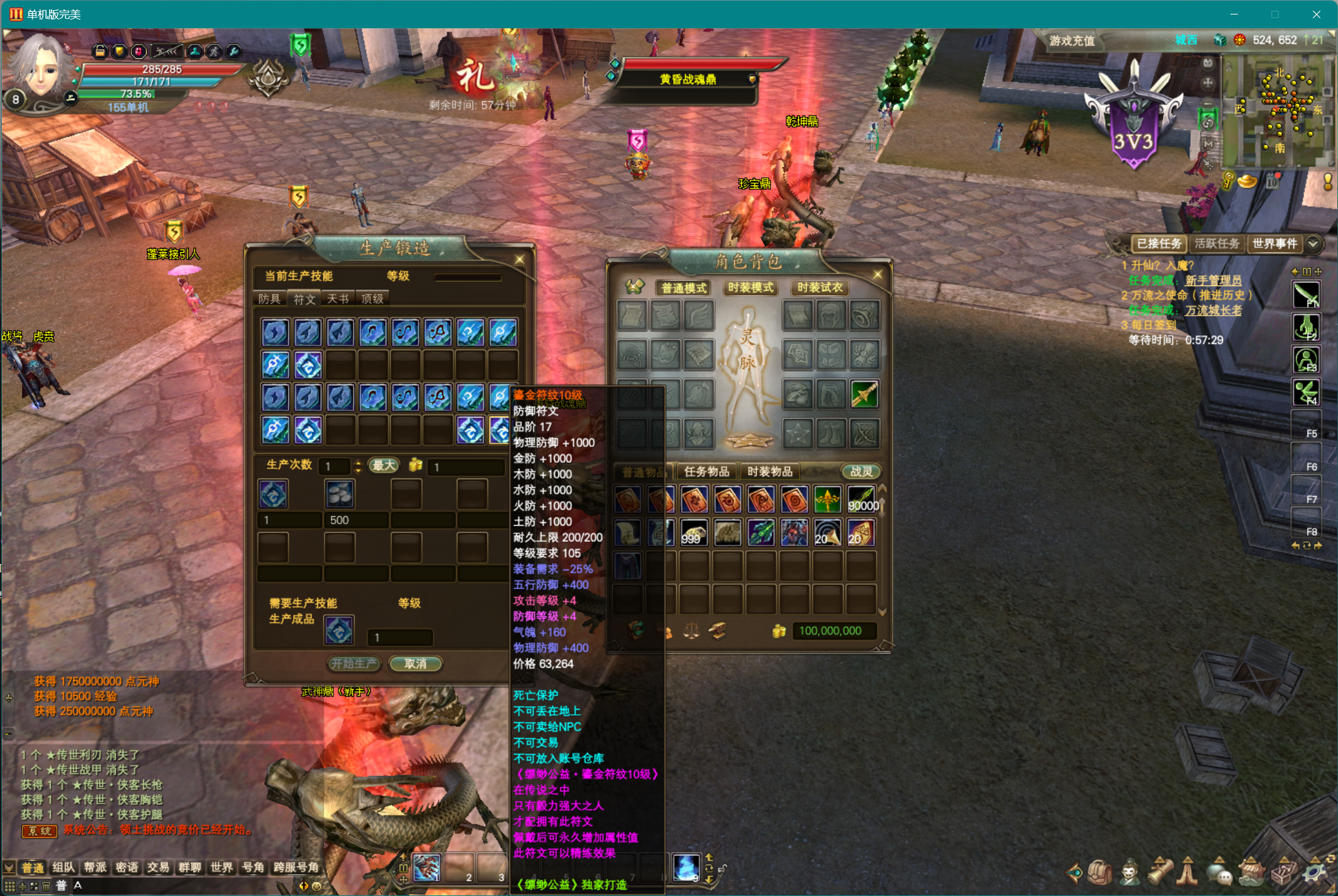Close the game window

[1316, 14]
